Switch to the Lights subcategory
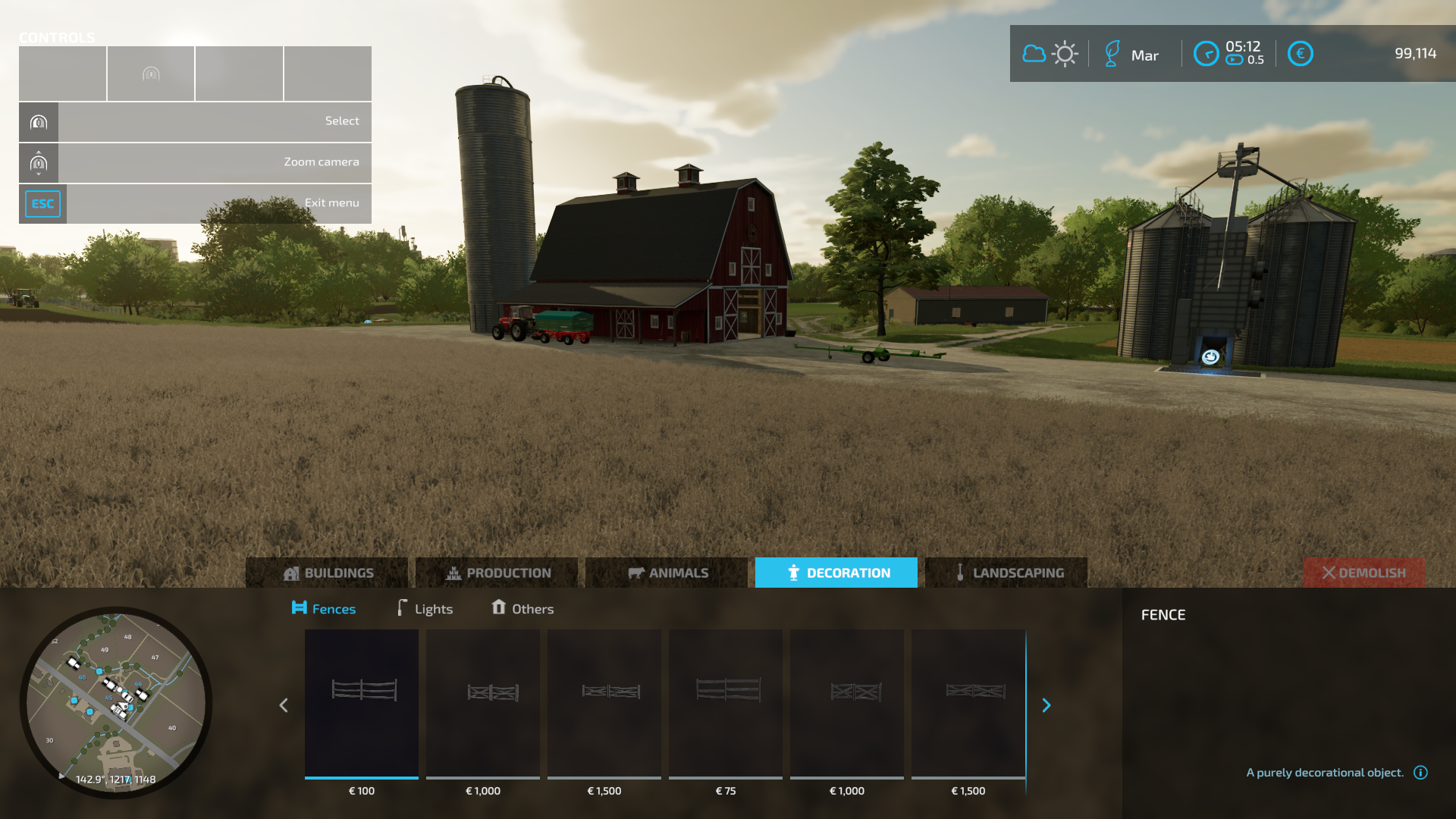Screen dimensions: 1456x819 click(x=425, y=608)
